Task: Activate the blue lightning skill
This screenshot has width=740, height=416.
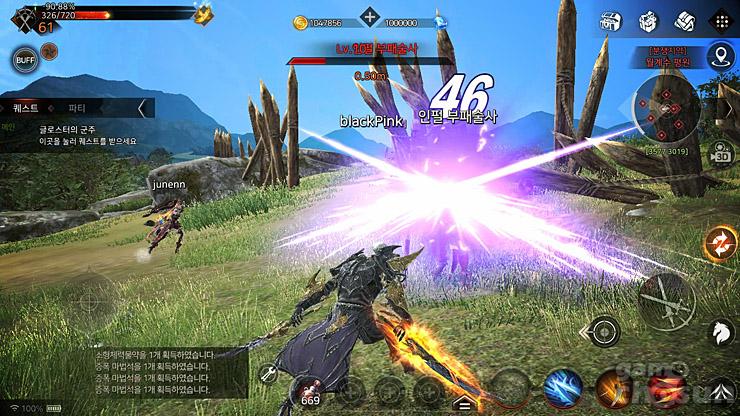Action: pos(563,389)
